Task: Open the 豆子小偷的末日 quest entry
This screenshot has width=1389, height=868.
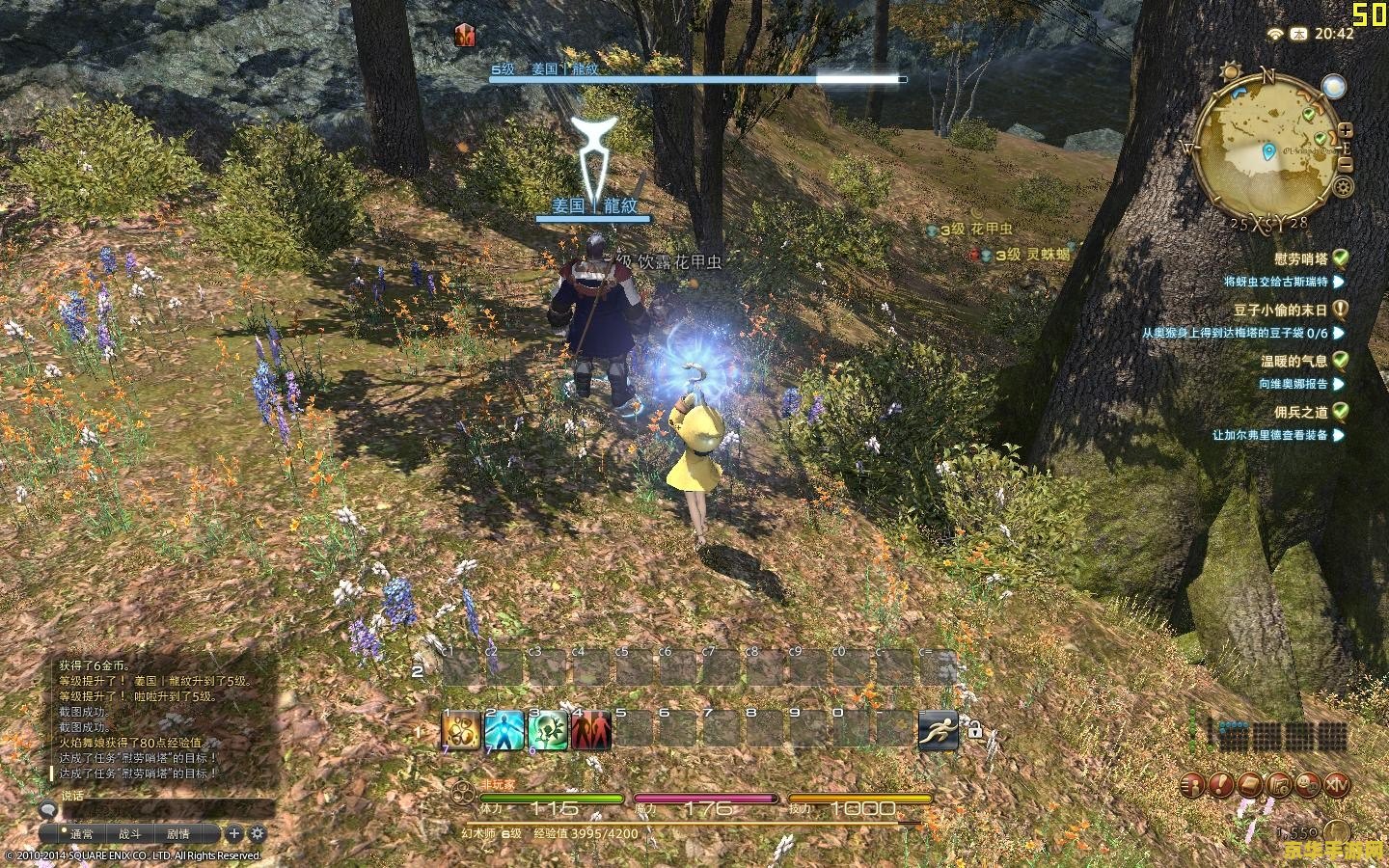Action: point(1280,310)
